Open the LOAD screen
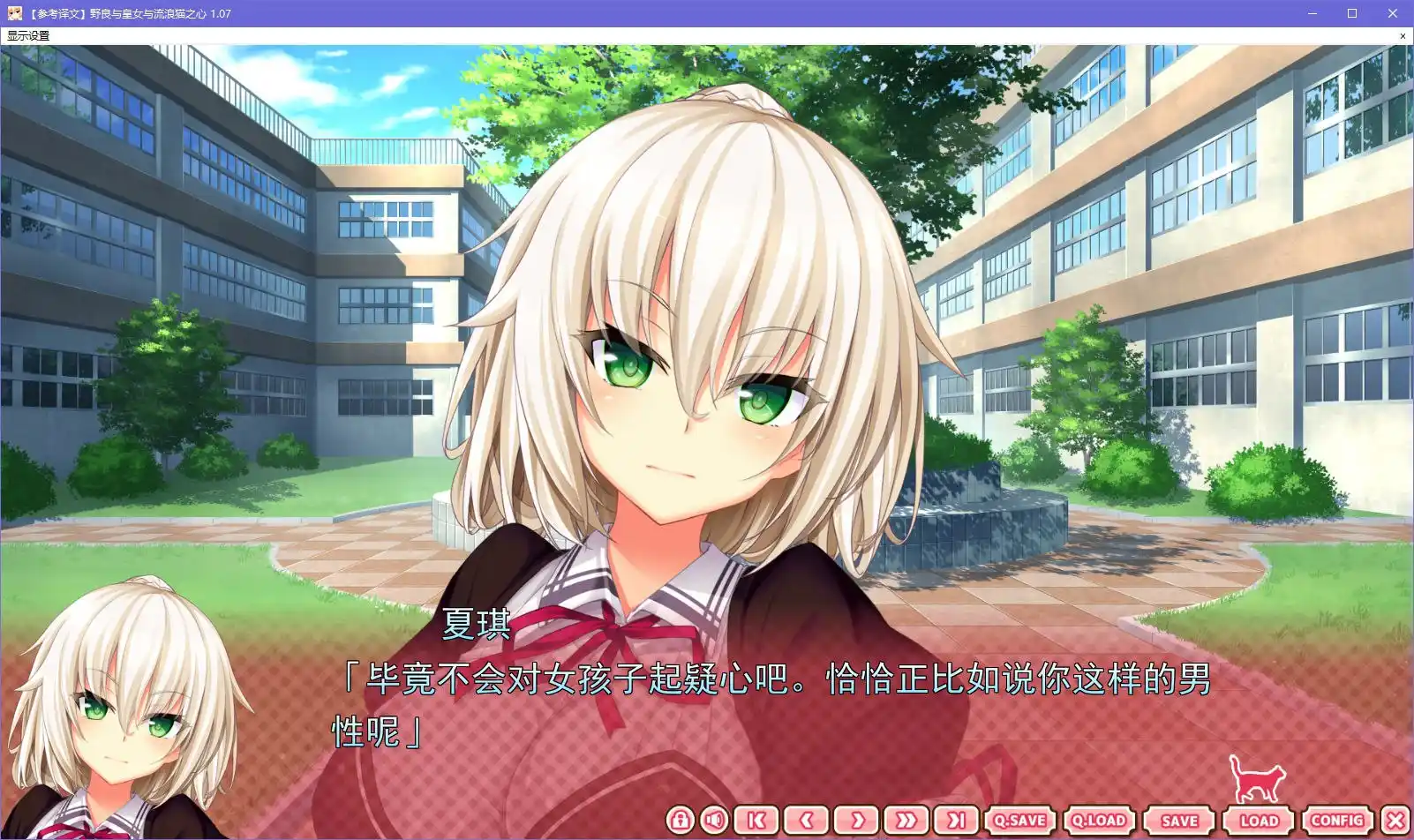This screenshot has width=1414, height=840. [1258, 821]
